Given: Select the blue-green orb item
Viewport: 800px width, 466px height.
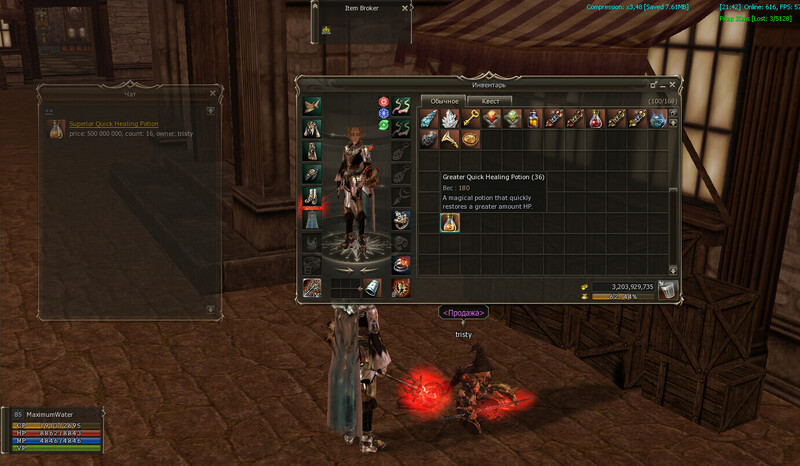Looking at the screenshot, I should [658, 118].
